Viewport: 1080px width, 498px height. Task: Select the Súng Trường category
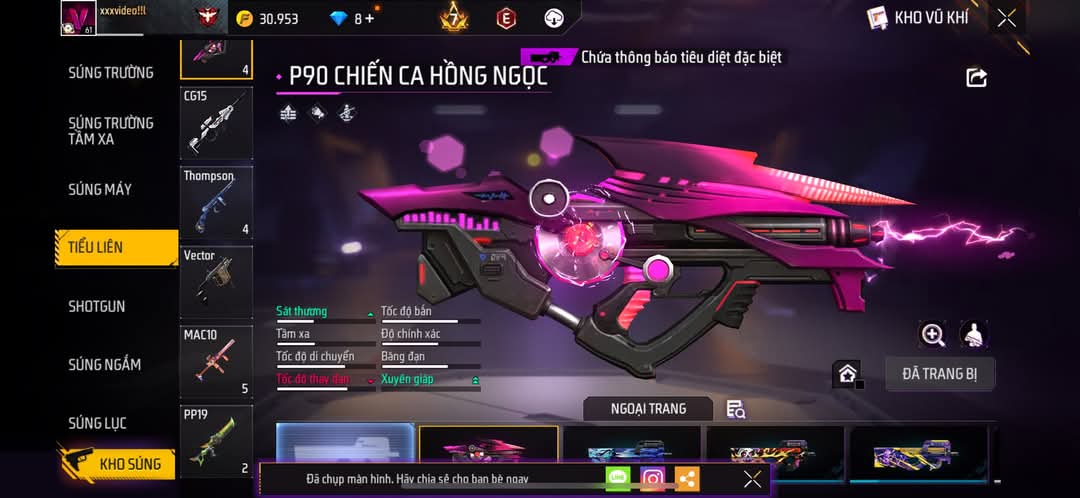click(111, 73)
